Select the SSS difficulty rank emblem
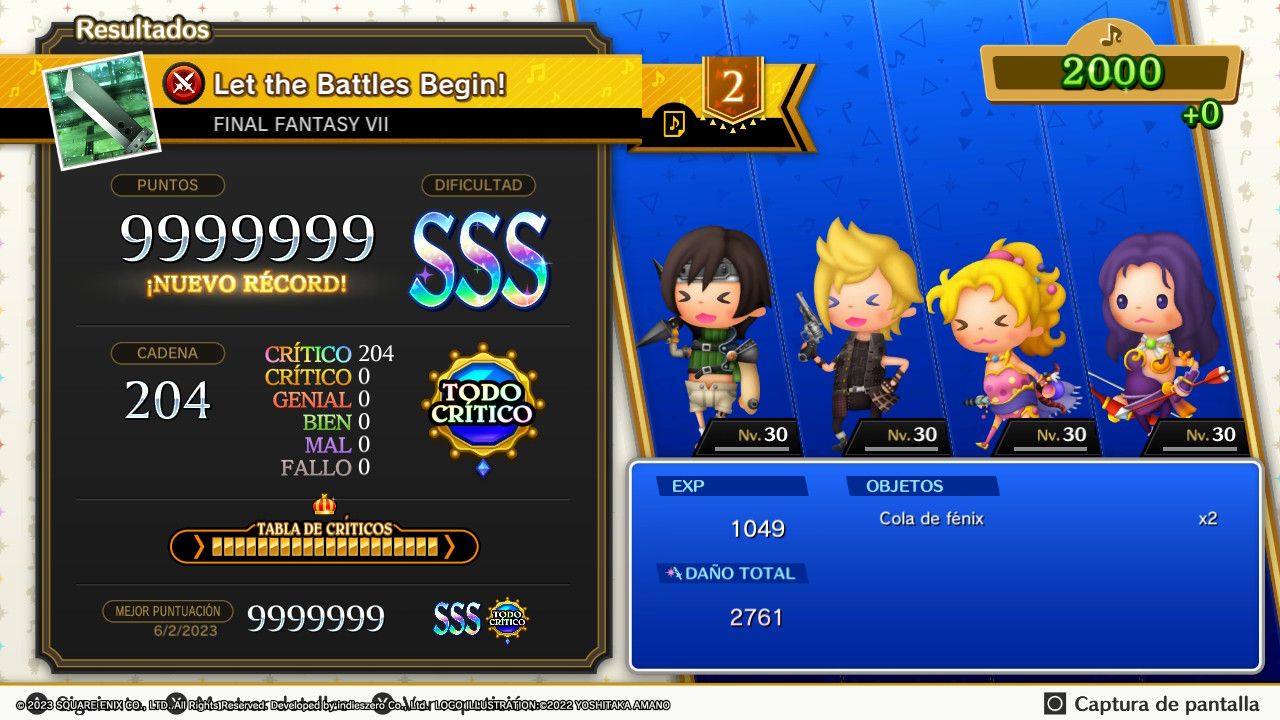 pyautogui.click(x=477, y=253)
